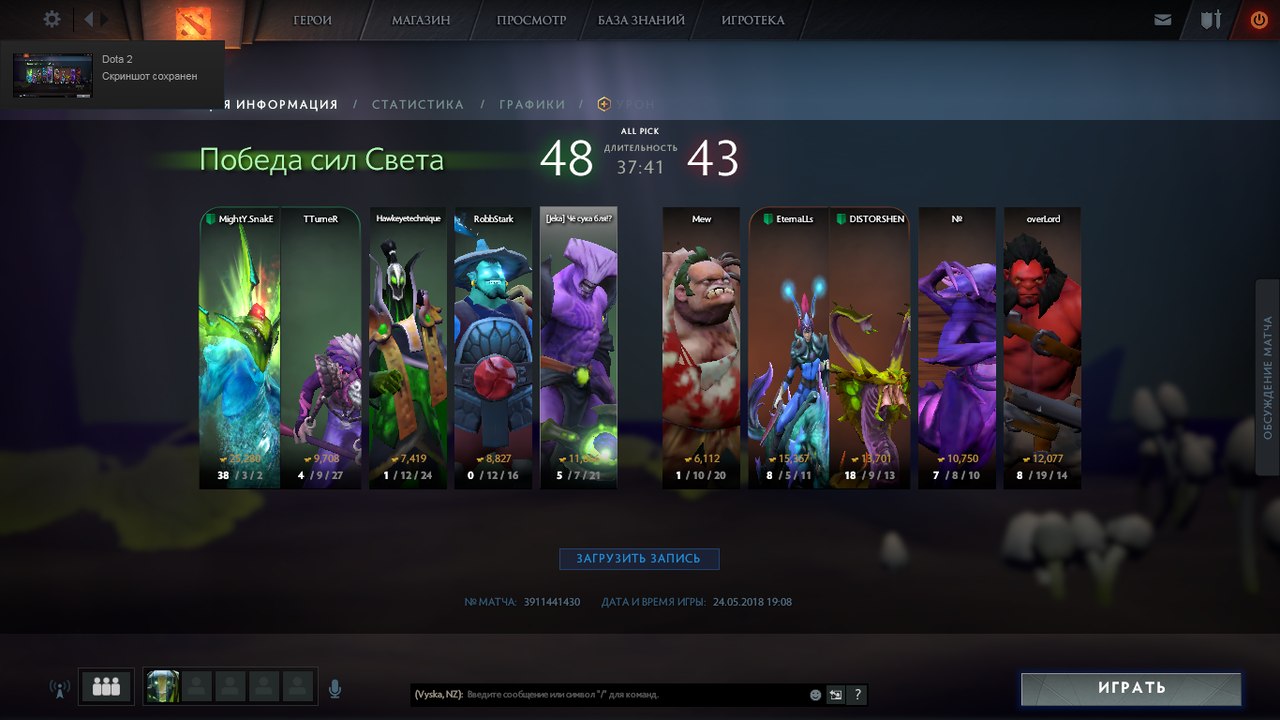Select overLord's Axe hero card
The width and height of the screenshot is (1280, 720).
coord(1042,348)
